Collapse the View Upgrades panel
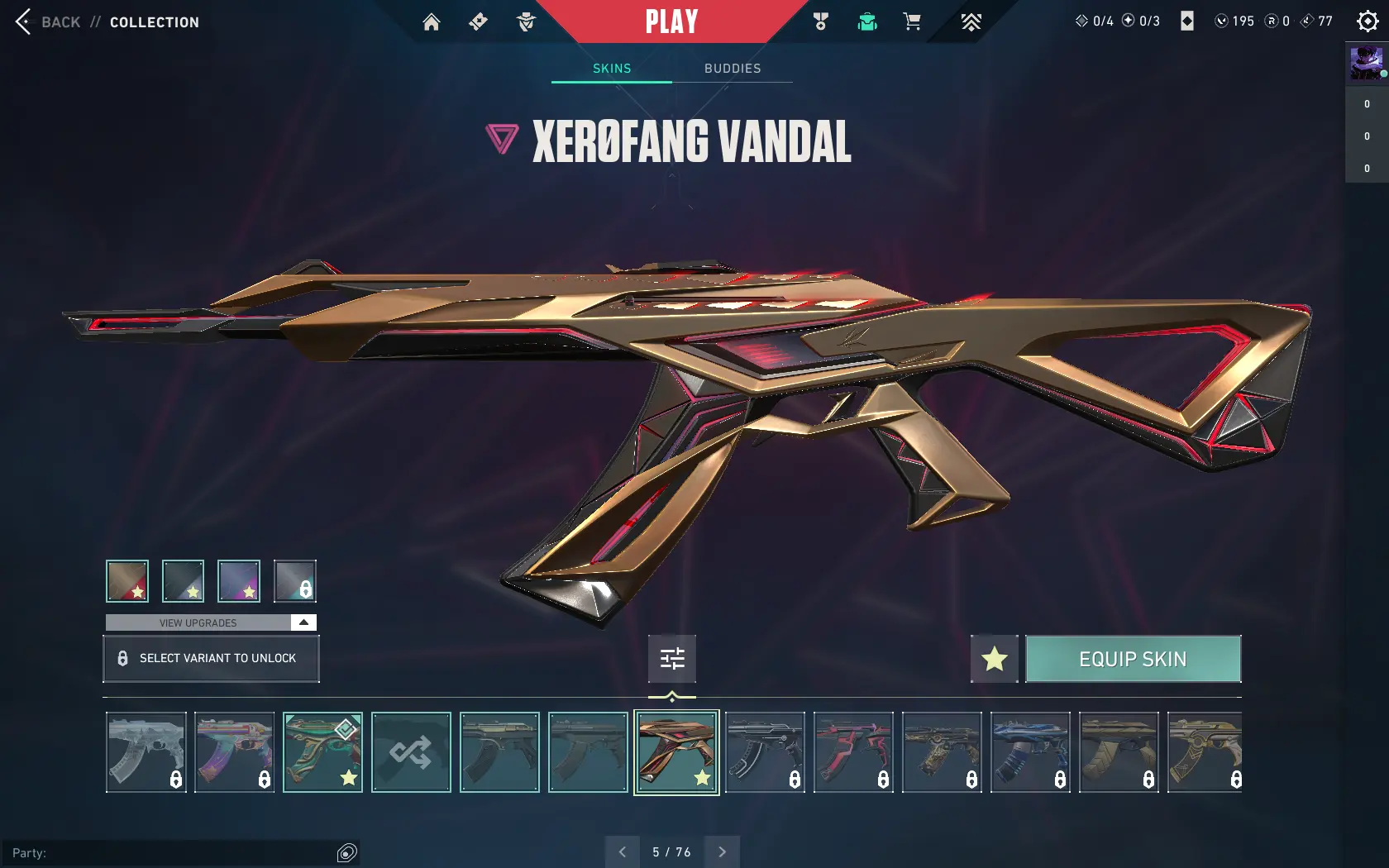The width and height of the screenshot is (1389, 868). (303, 622)
